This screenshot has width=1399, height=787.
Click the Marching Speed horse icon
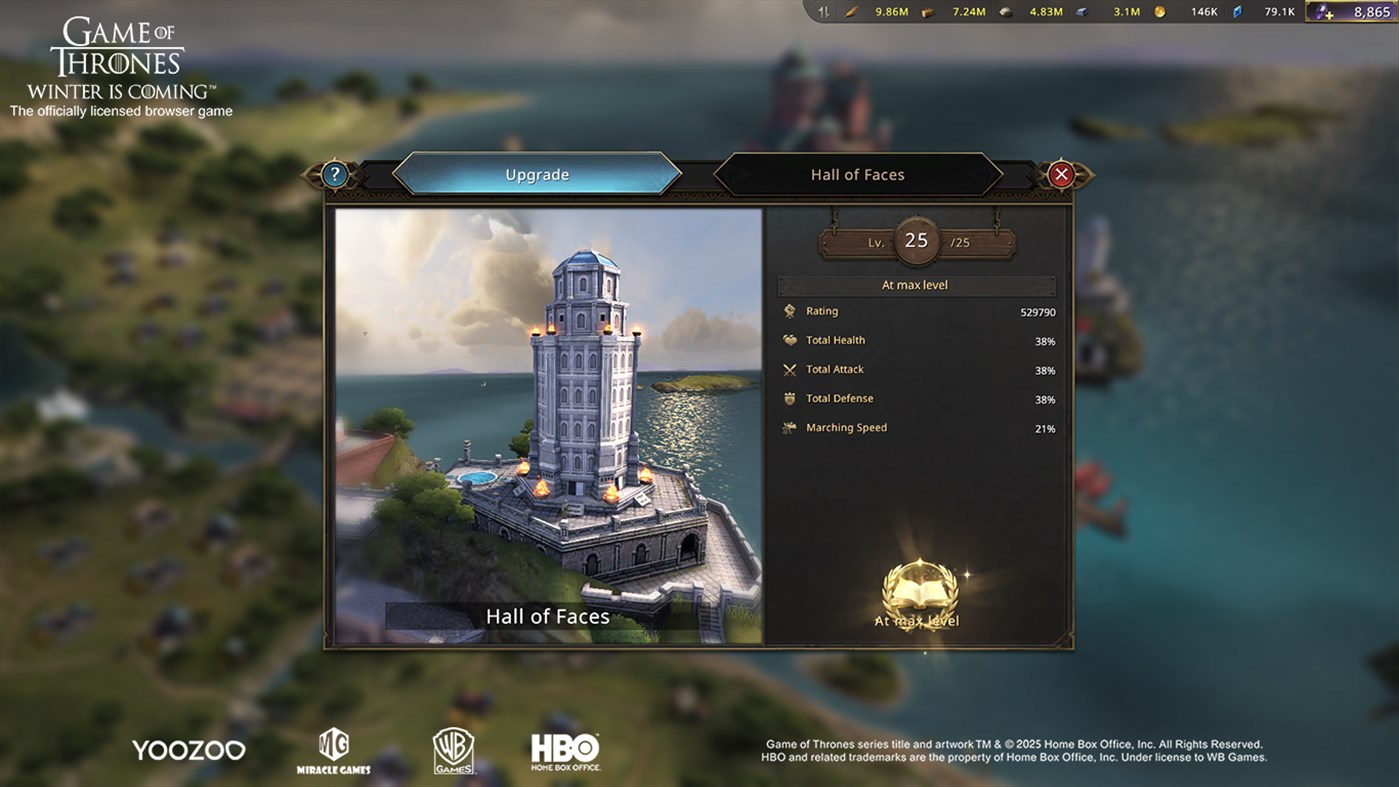pyautogui.click(x=790, y=427)
